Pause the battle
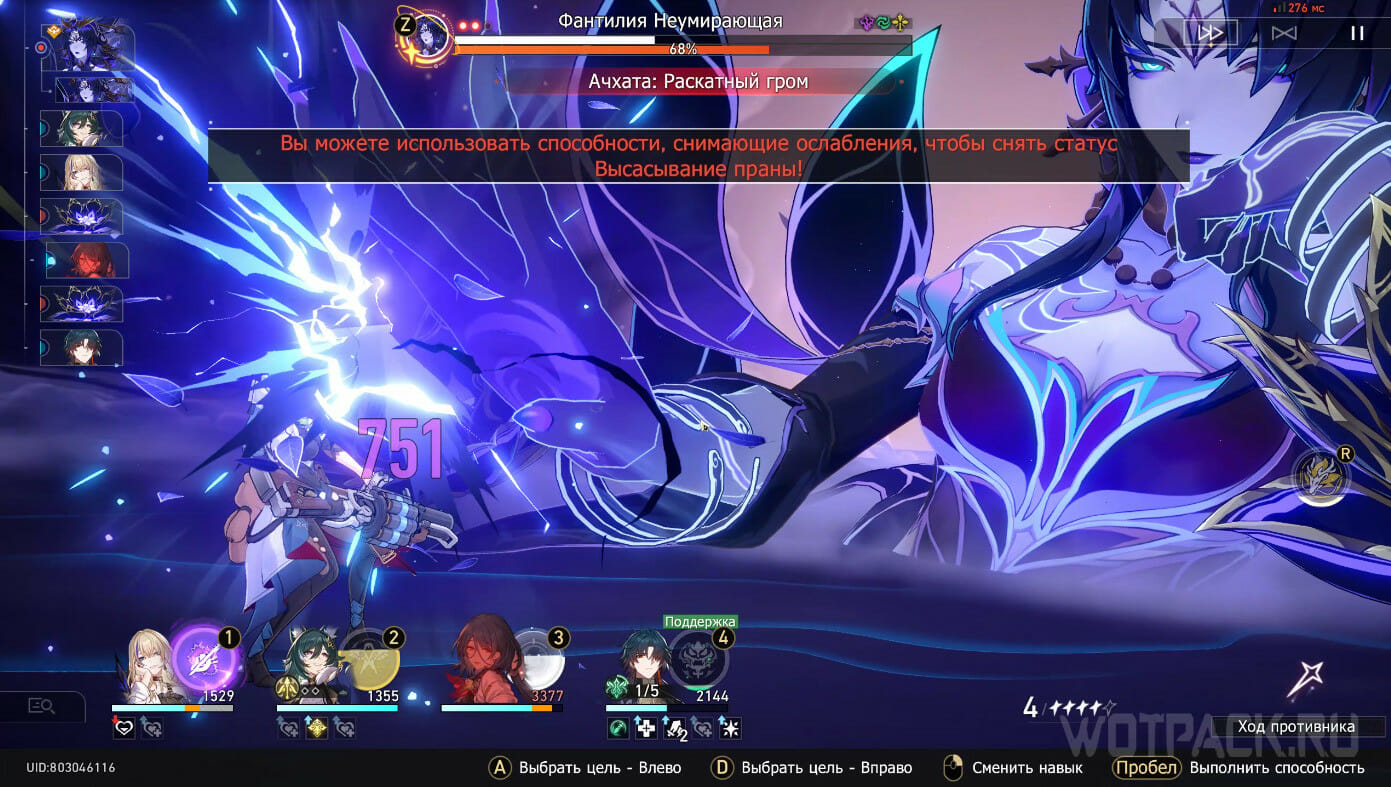The height and width of the screenshot is (787, 1391). tap(1357, 33)
